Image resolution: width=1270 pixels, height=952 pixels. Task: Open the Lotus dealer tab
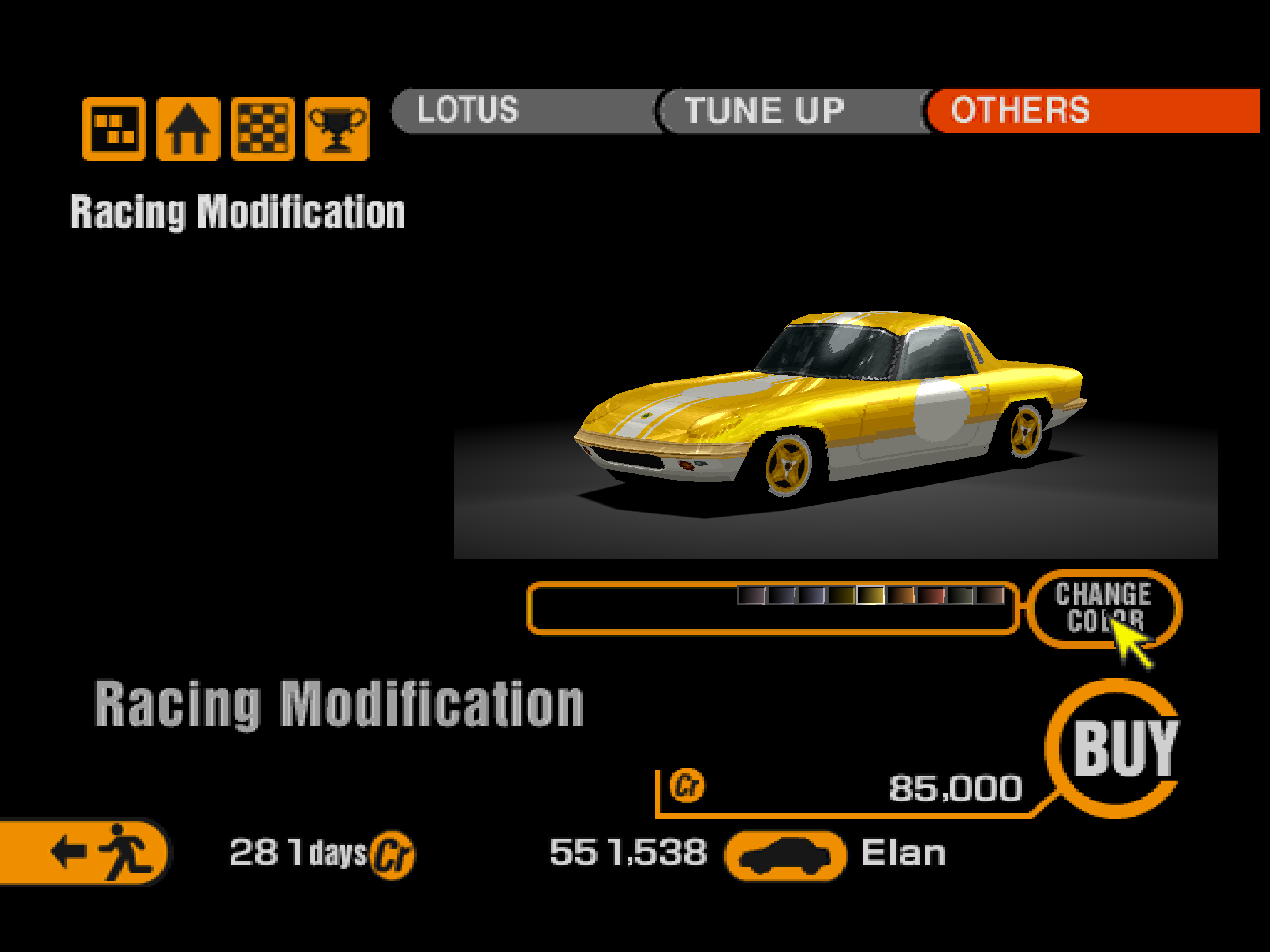(x=468, y=111)
